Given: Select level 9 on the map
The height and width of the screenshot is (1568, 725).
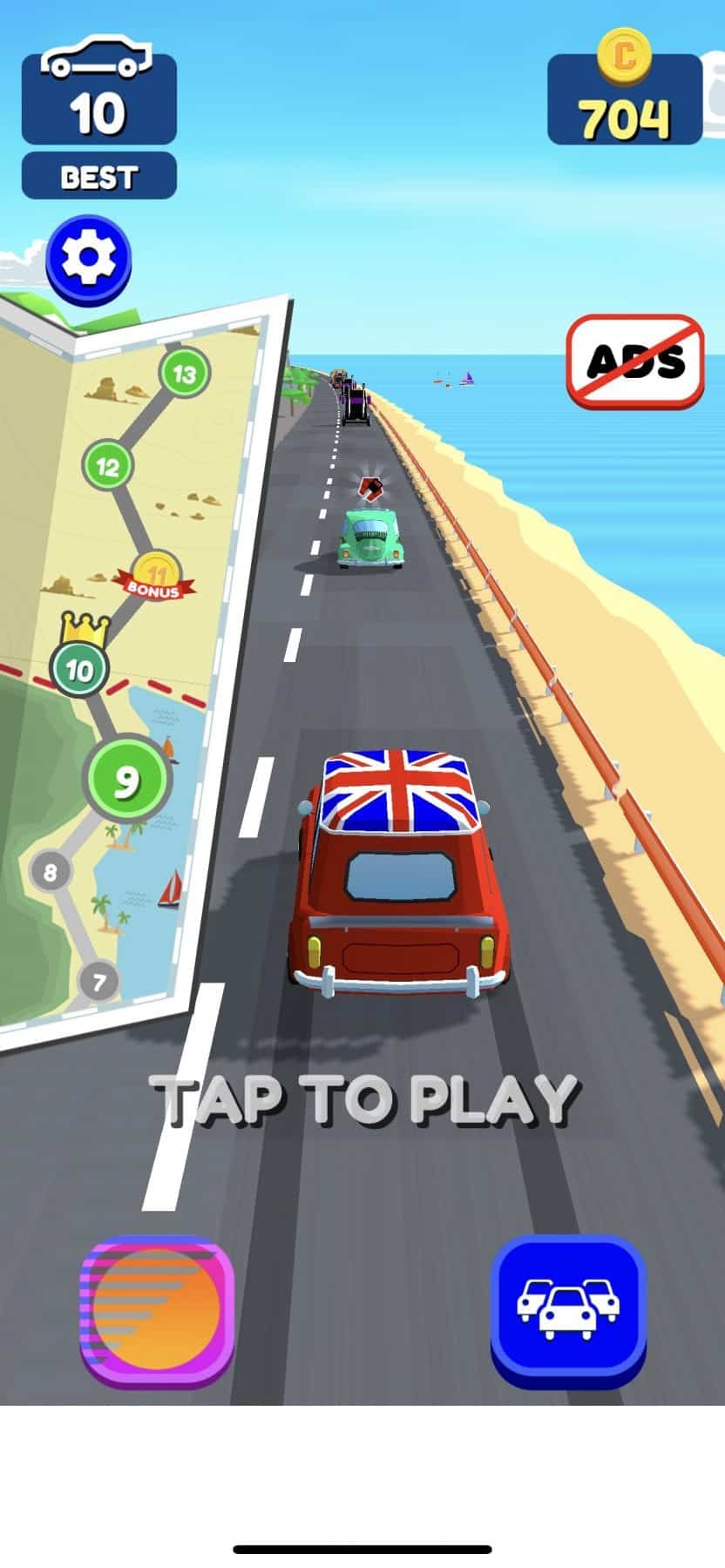Looking at the screenshot, I should 127,780.
